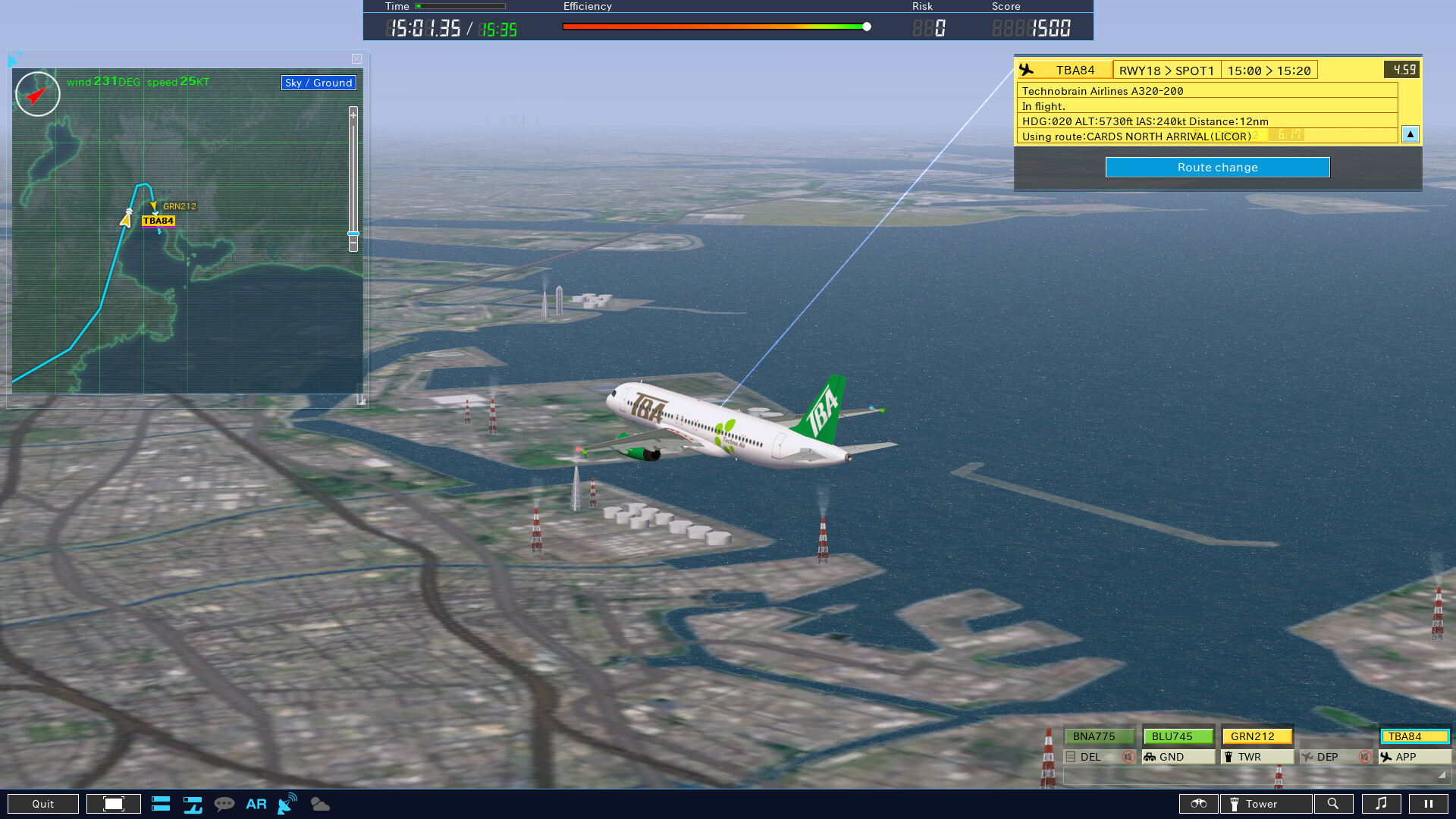Mute the DEL frequency channel

(x=1129, y=756)
